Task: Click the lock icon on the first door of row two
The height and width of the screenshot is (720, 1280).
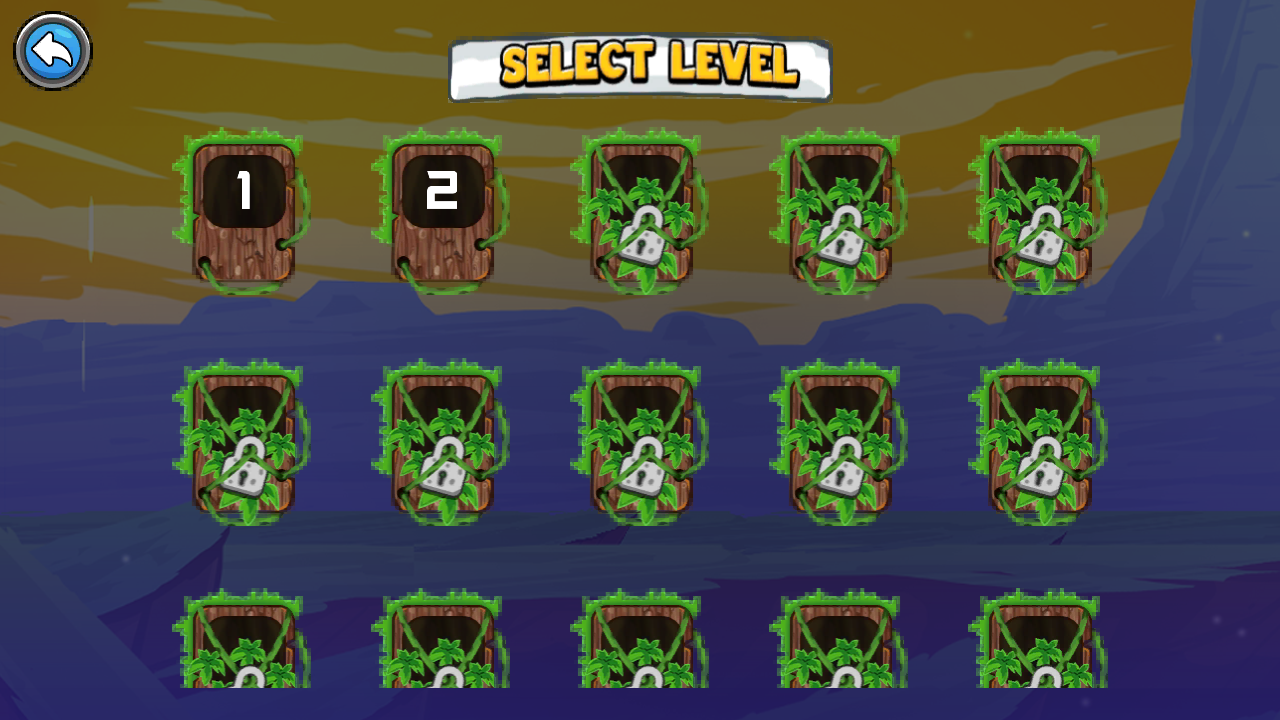Action: pos(243,465)
